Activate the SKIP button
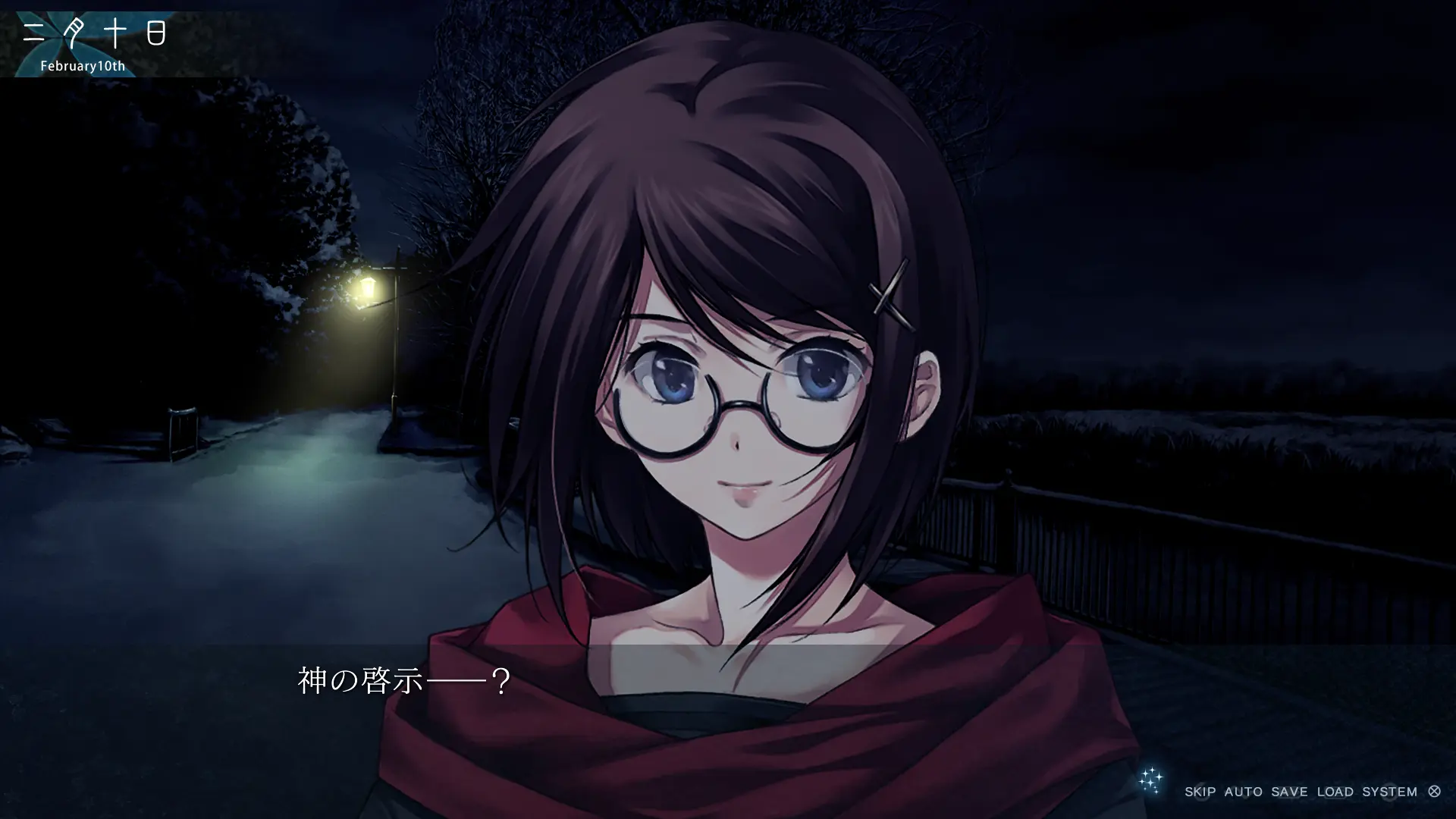 (1200, 792)
